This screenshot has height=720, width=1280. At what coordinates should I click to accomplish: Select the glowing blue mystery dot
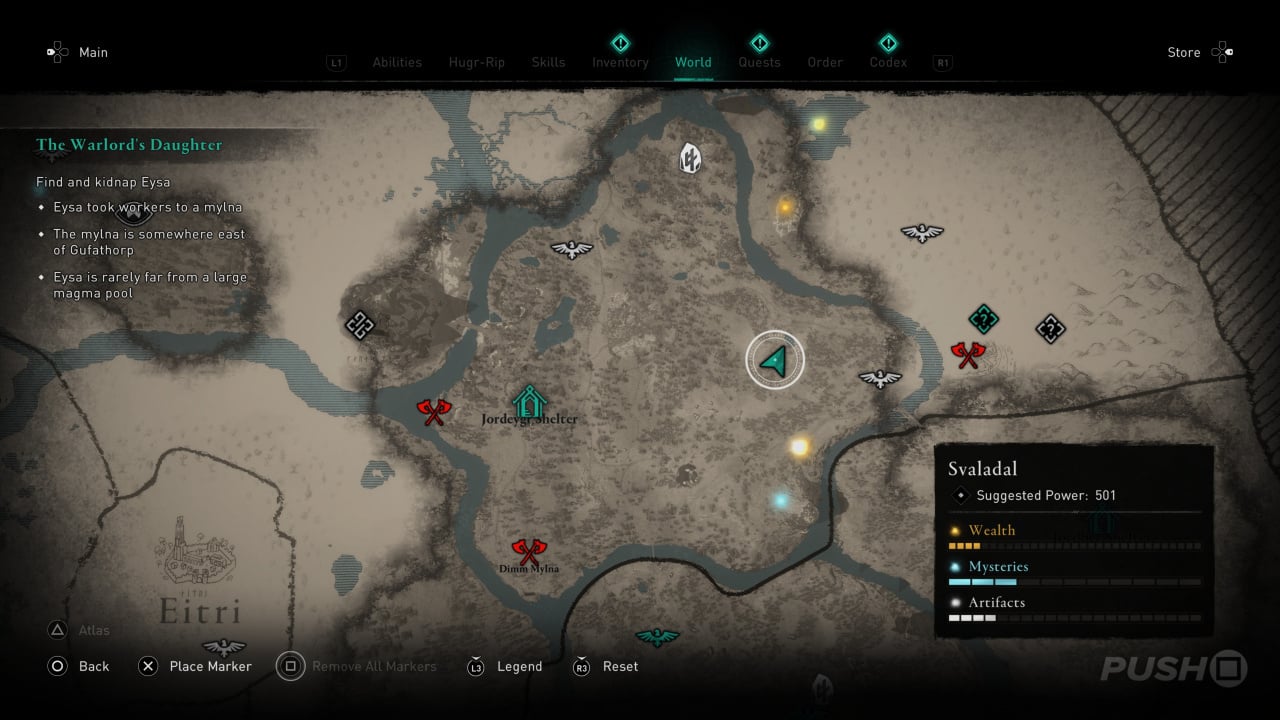[781, 499]
